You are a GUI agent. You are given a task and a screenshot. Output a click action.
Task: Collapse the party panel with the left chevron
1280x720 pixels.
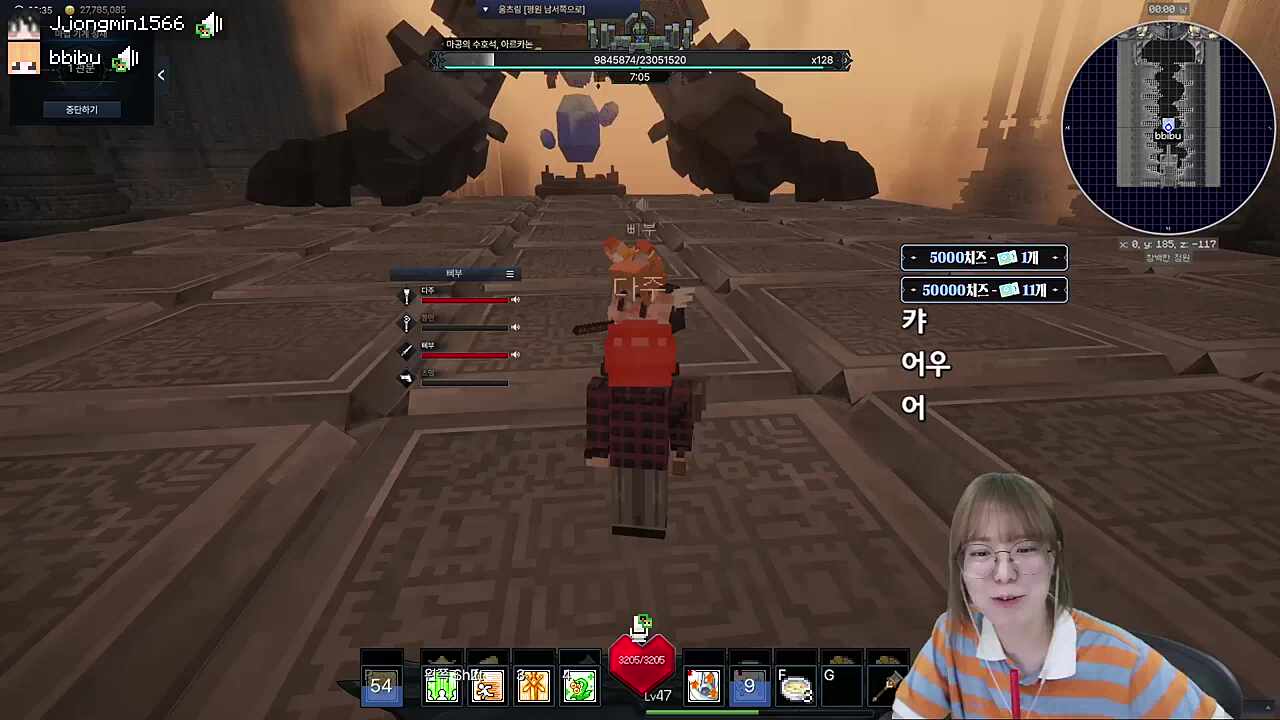161,74
